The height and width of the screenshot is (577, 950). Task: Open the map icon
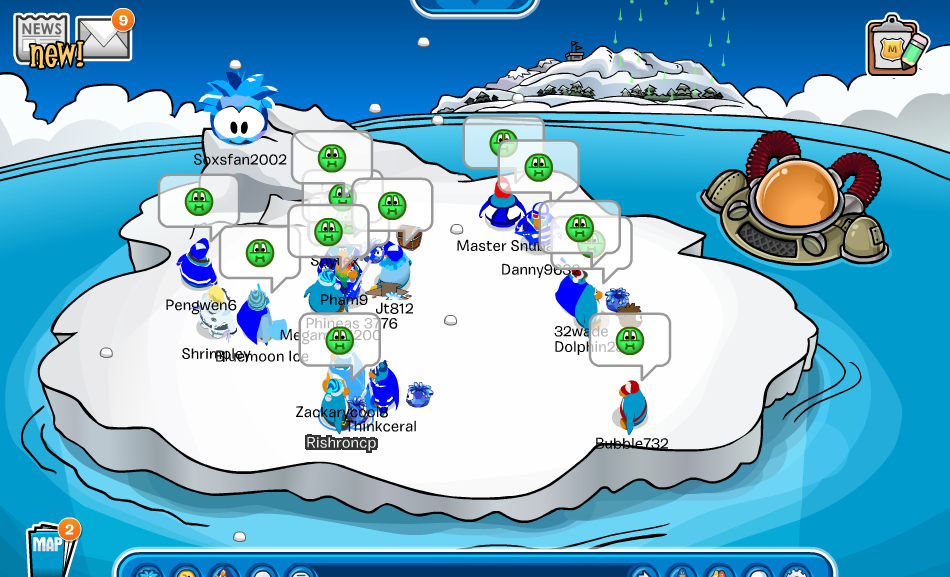click(48, 548)
